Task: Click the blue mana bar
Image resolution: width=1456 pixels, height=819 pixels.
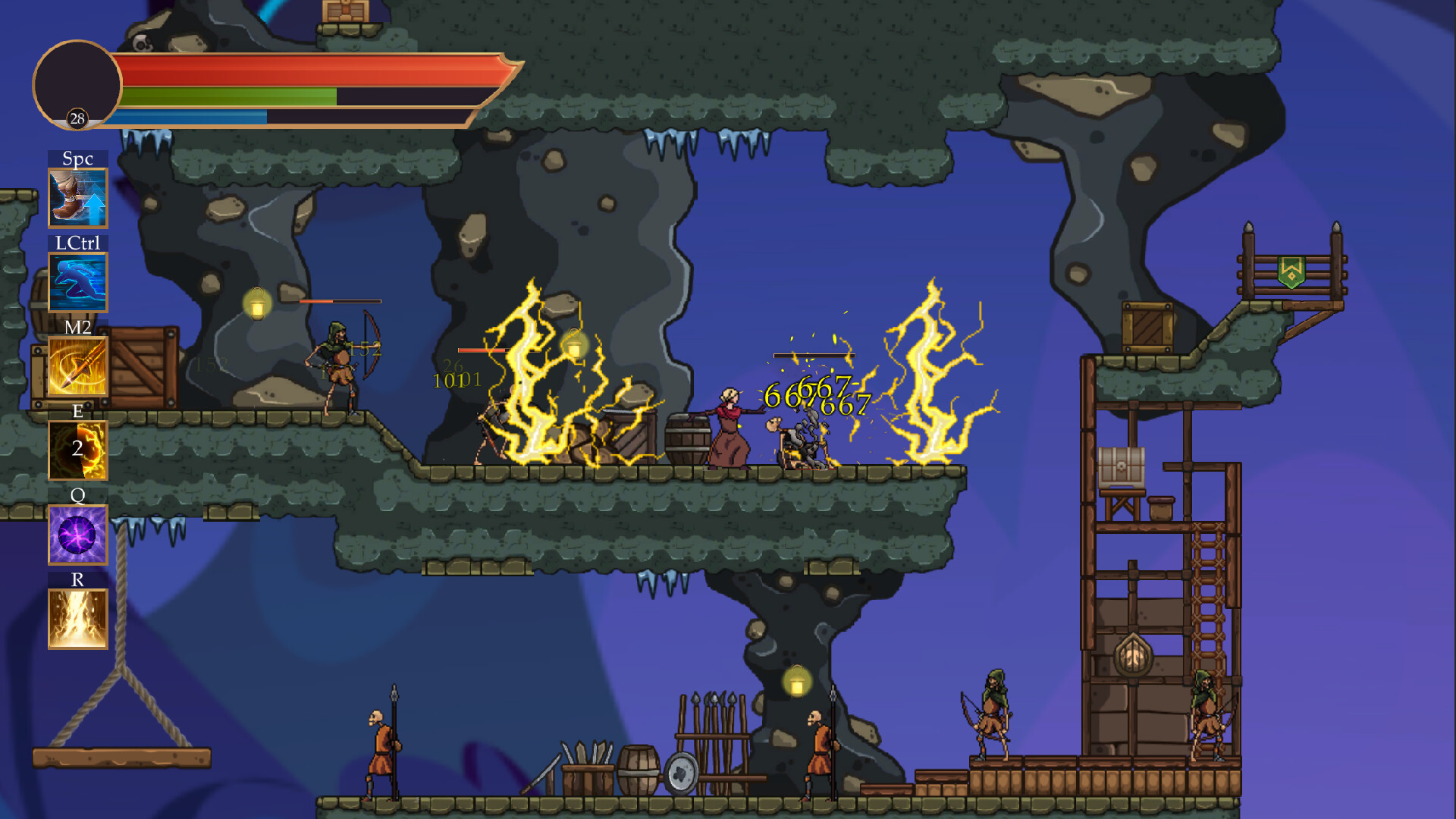Action: pos(190,118)
